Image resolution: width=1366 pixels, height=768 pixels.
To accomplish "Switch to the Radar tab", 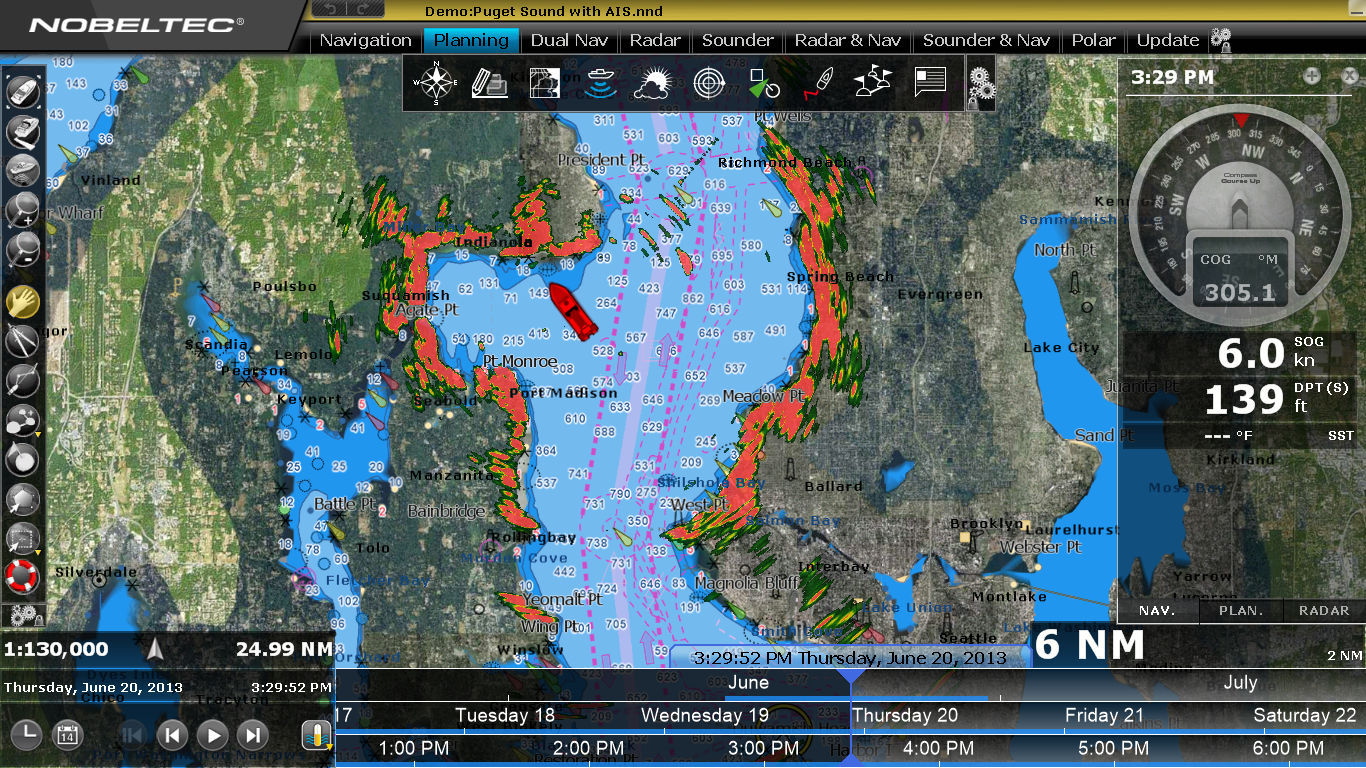I will coord(655,41).
